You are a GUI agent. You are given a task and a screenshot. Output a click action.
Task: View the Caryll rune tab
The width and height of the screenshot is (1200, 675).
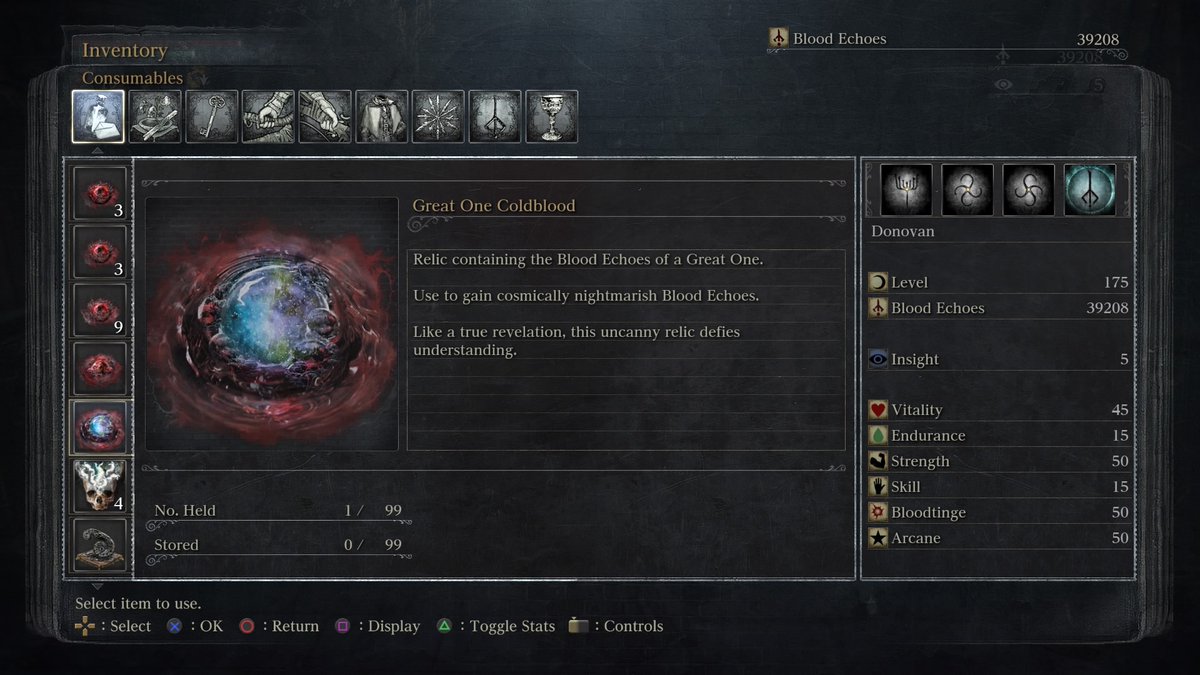[x=495, y=117]
